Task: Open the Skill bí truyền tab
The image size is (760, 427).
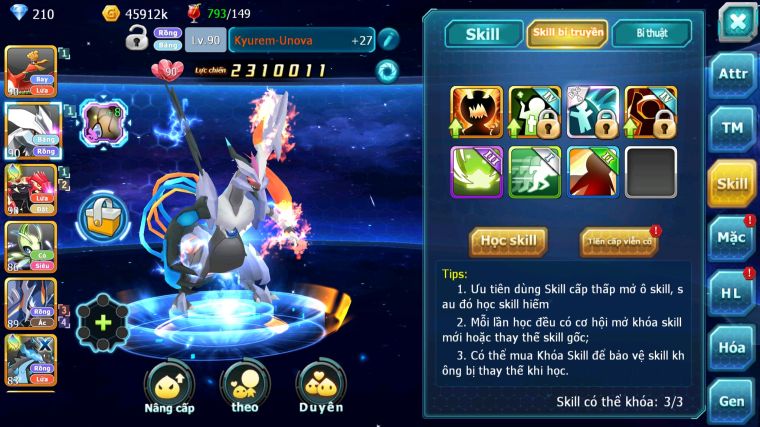Action: [567, 34]
